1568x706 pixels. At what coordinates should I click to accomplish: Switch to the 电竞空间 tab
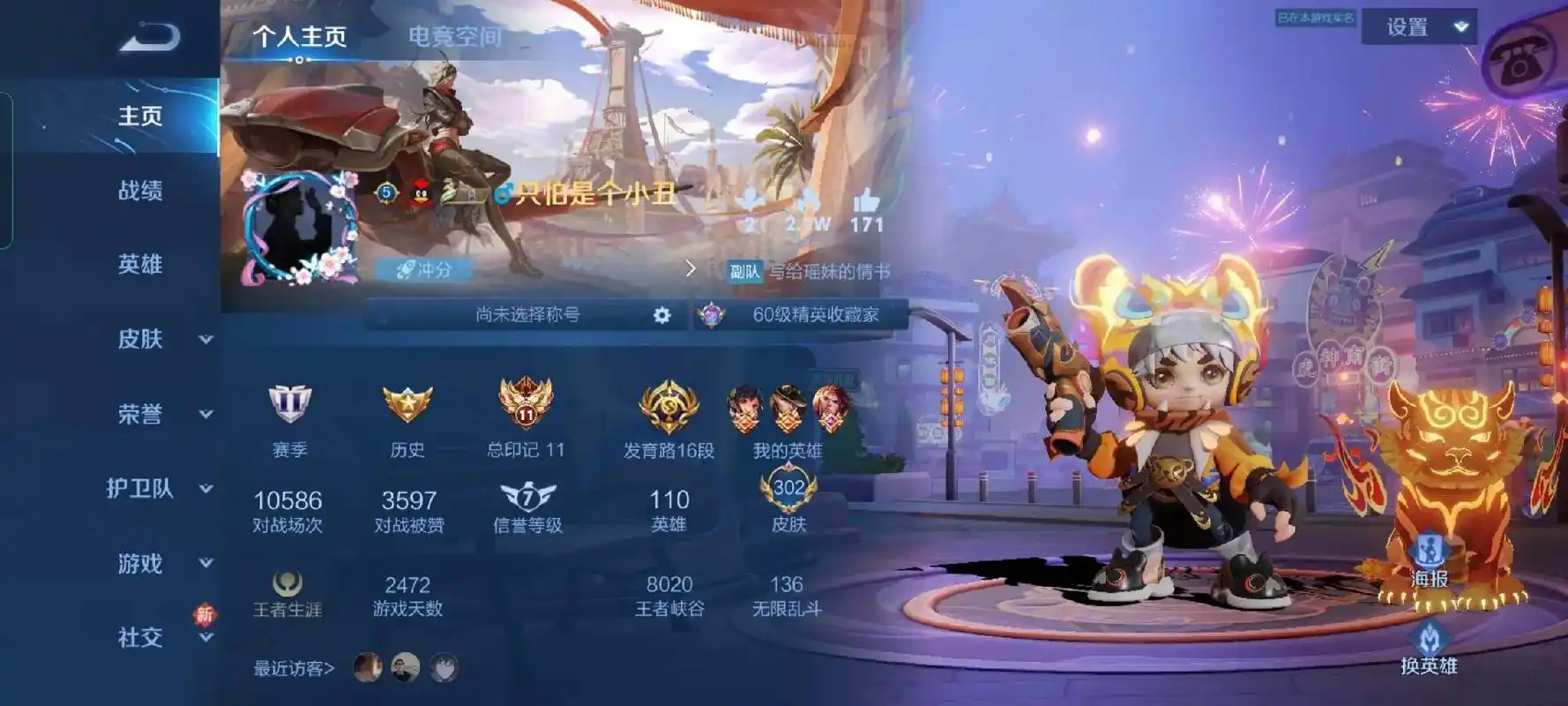[454, 37]
